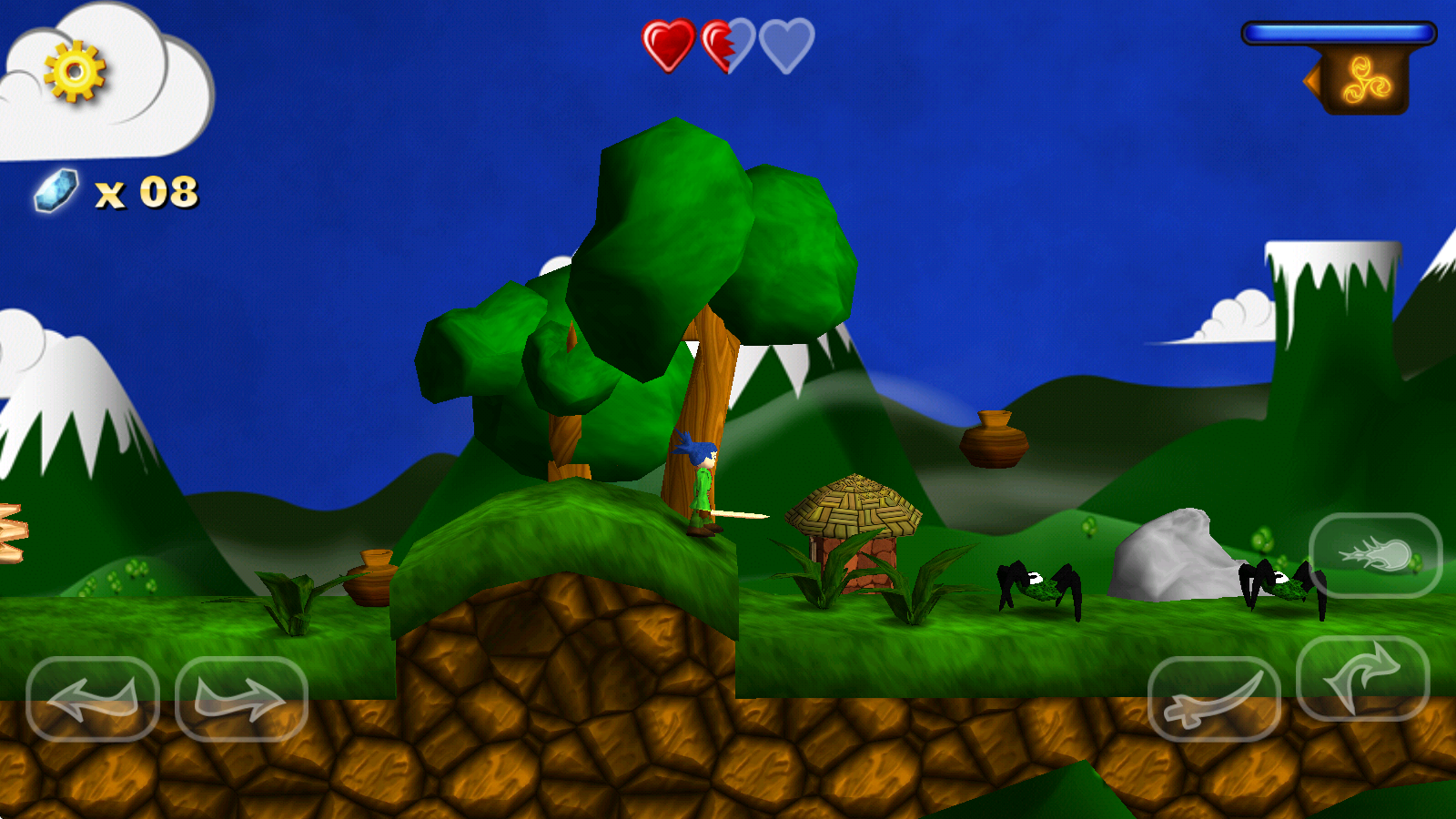1456x819 pixels.
Task: Swing the sword with the attack button
Action: 1214,699
